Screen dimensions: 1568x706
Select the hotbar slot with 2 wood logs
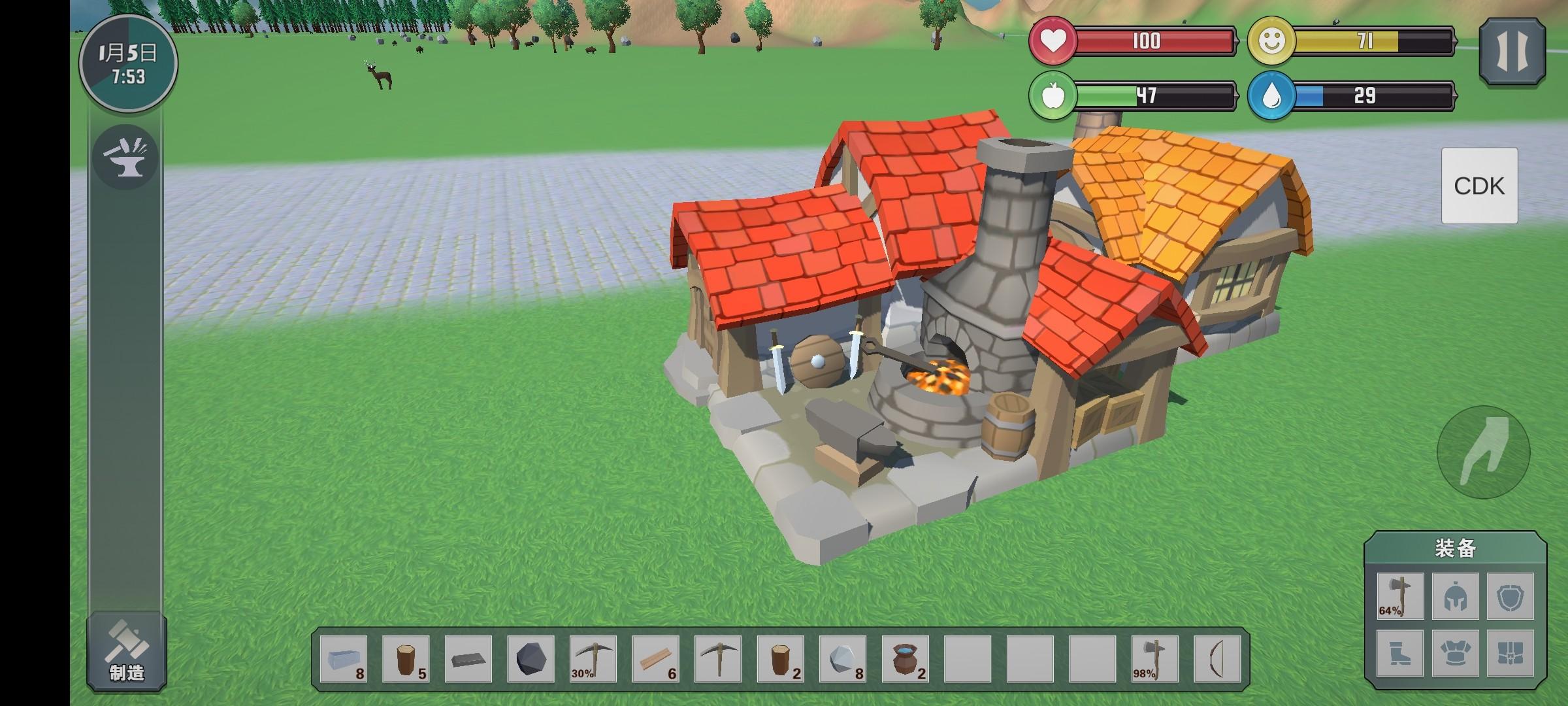(781, 659)
